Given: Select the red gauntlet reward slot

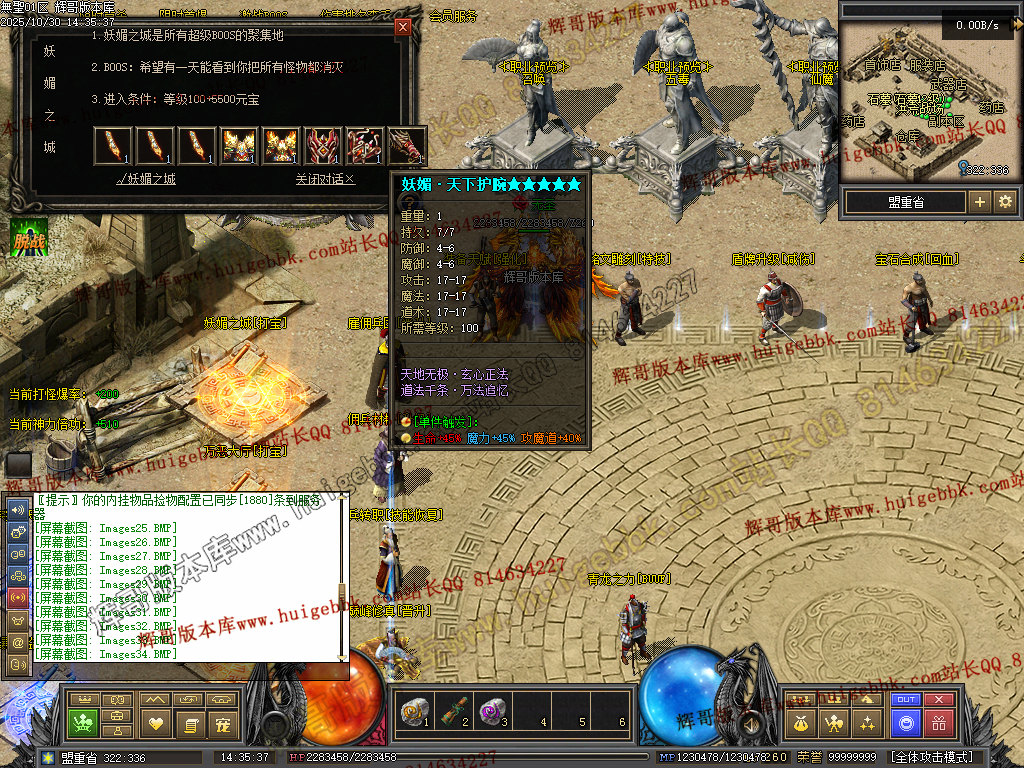Looking at the screenshot, I should tap(406, 146).
